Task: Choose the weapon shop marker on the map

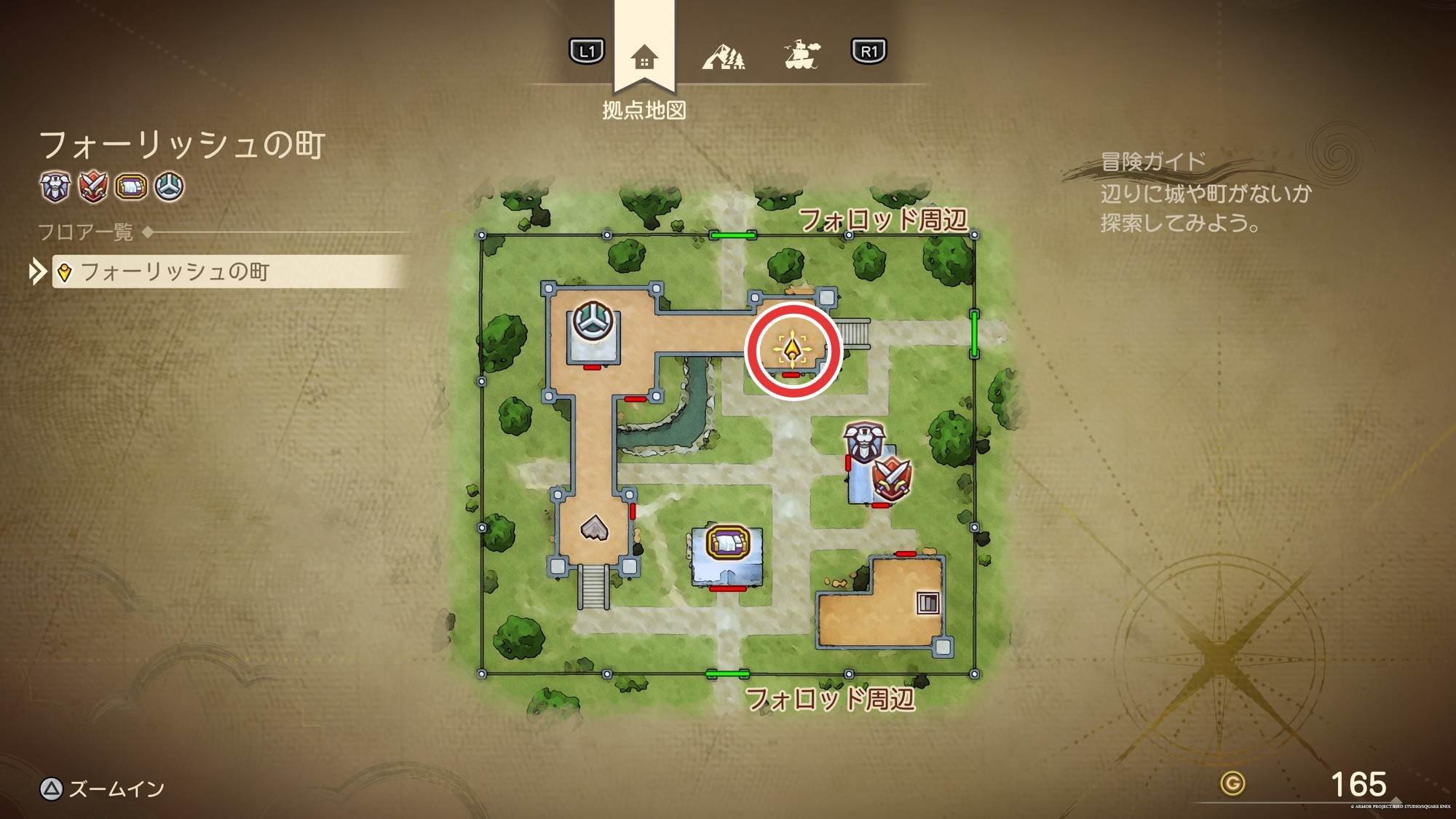Action: (x=891, y=478)
